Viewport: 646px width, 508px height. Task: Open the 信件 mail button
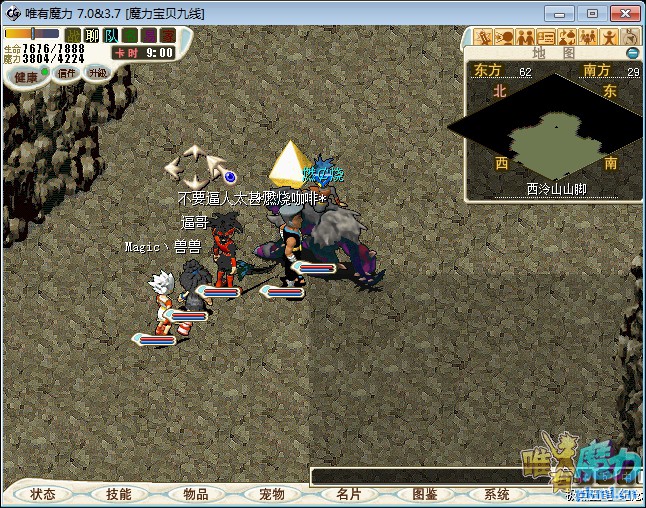[67, 73]
